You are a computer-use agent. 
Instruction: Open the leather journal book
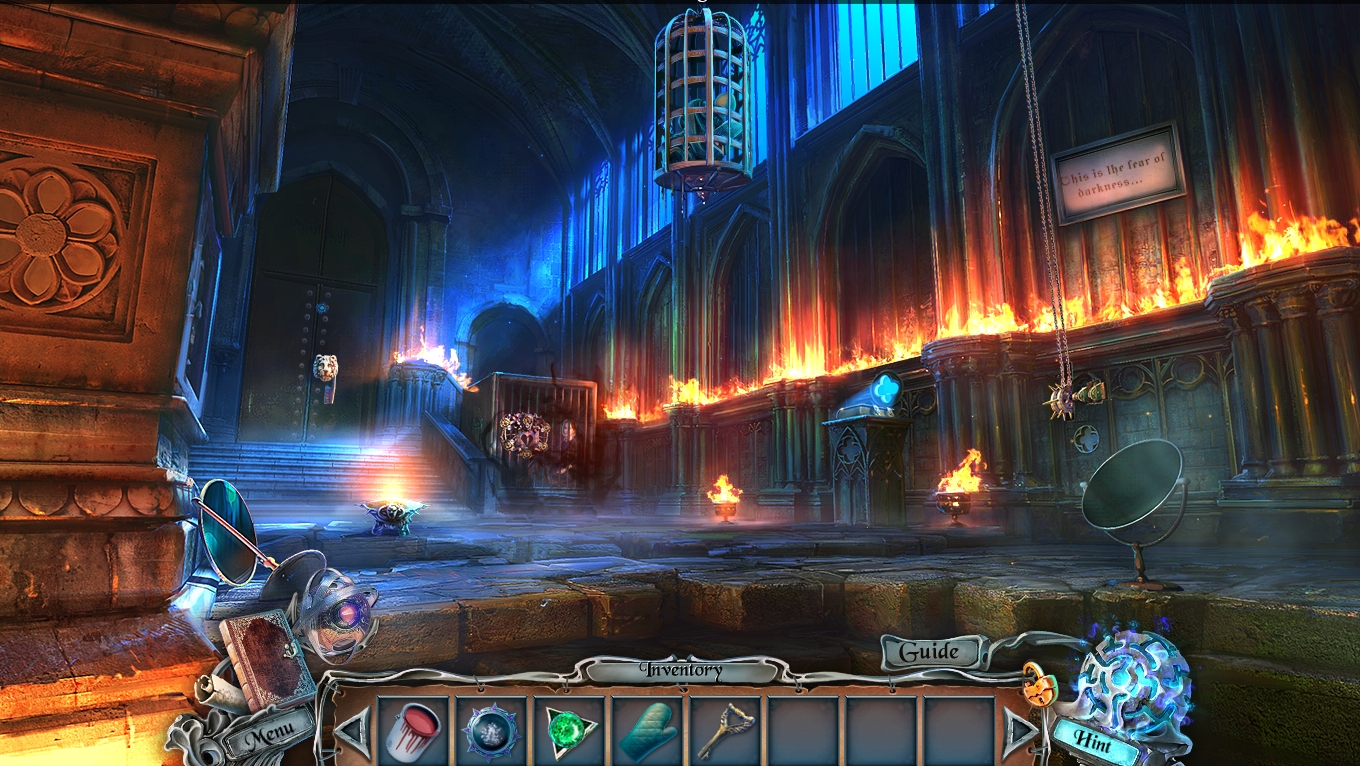click(267, 658)
